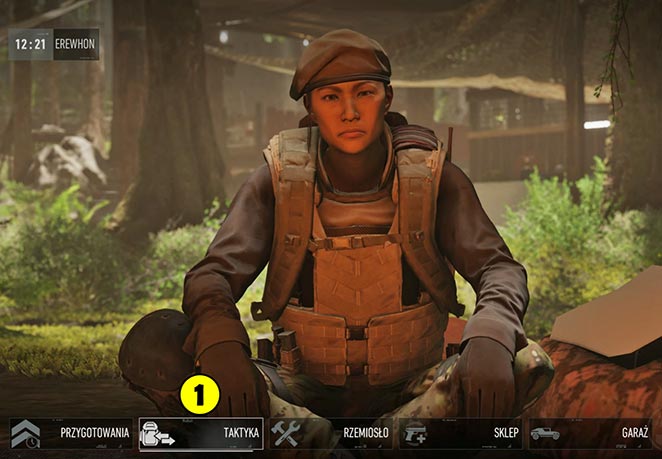Select the Taktyka menu entry
The width and height of the screenshot is (662, 459).
200,433
